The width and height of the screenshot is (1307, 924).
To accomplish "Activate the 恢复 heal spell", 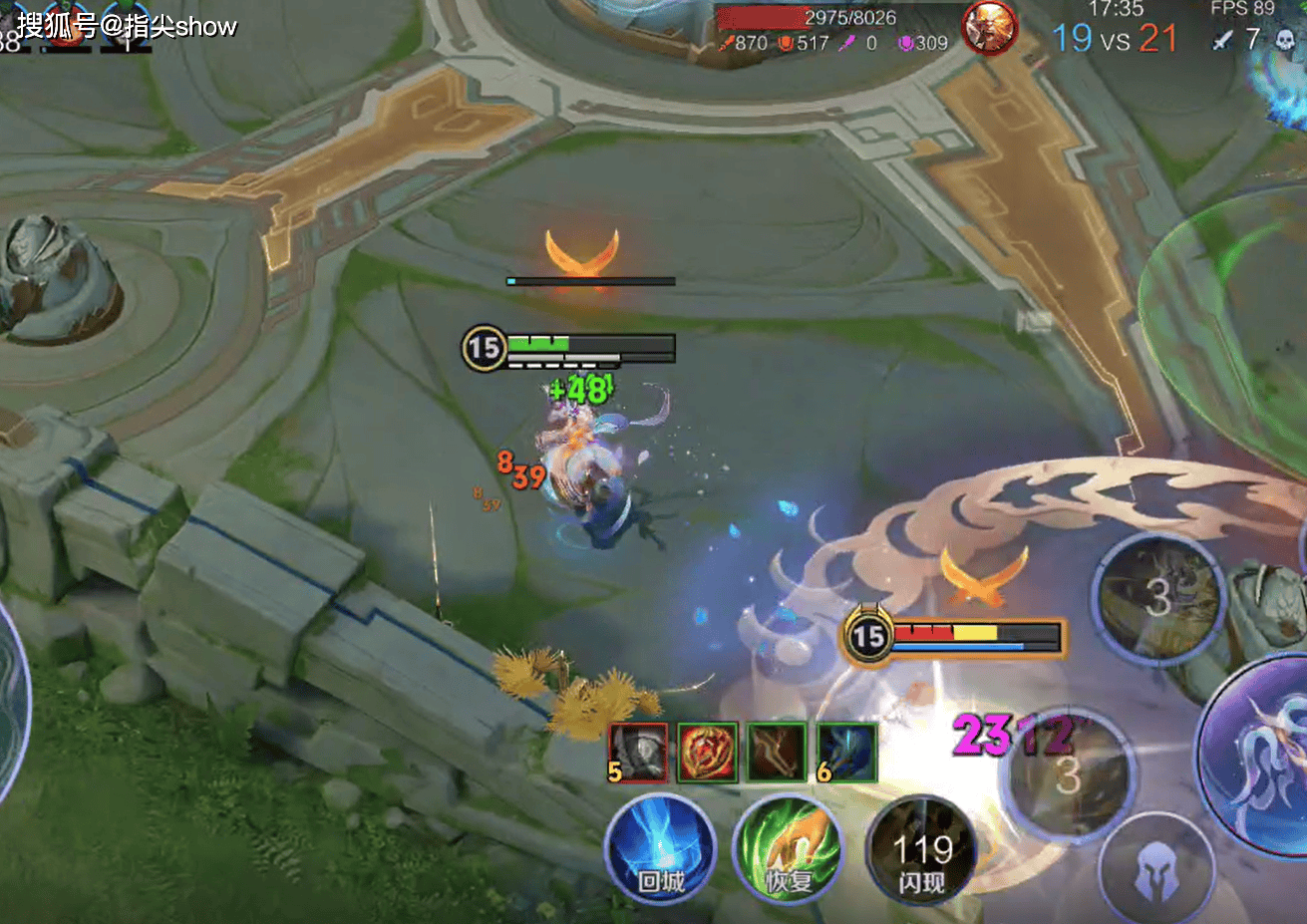I will click(788, 850).
